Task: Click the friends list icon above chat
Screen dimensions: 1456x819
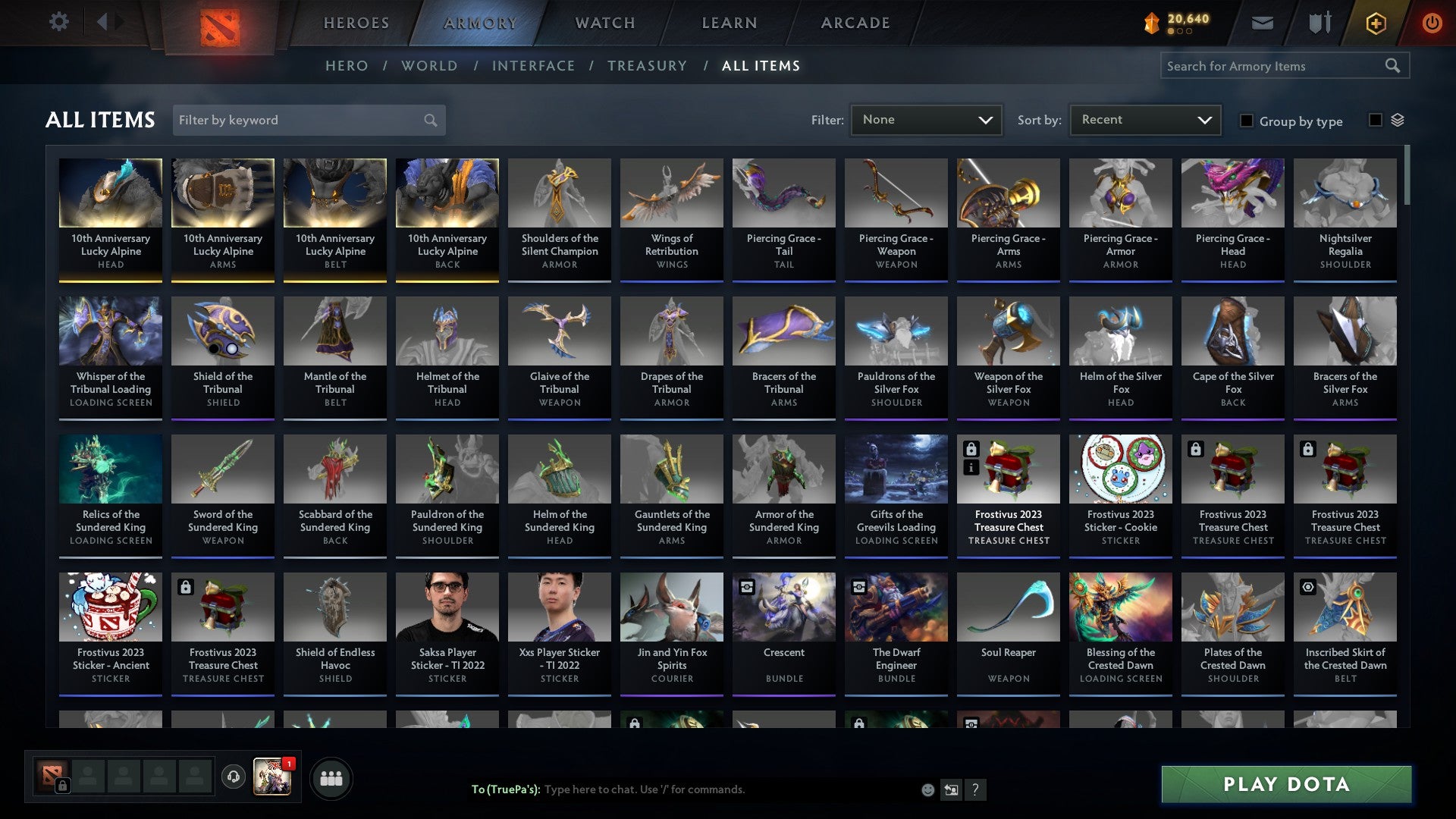Action: pyautogui.click(x=331, y=777)
